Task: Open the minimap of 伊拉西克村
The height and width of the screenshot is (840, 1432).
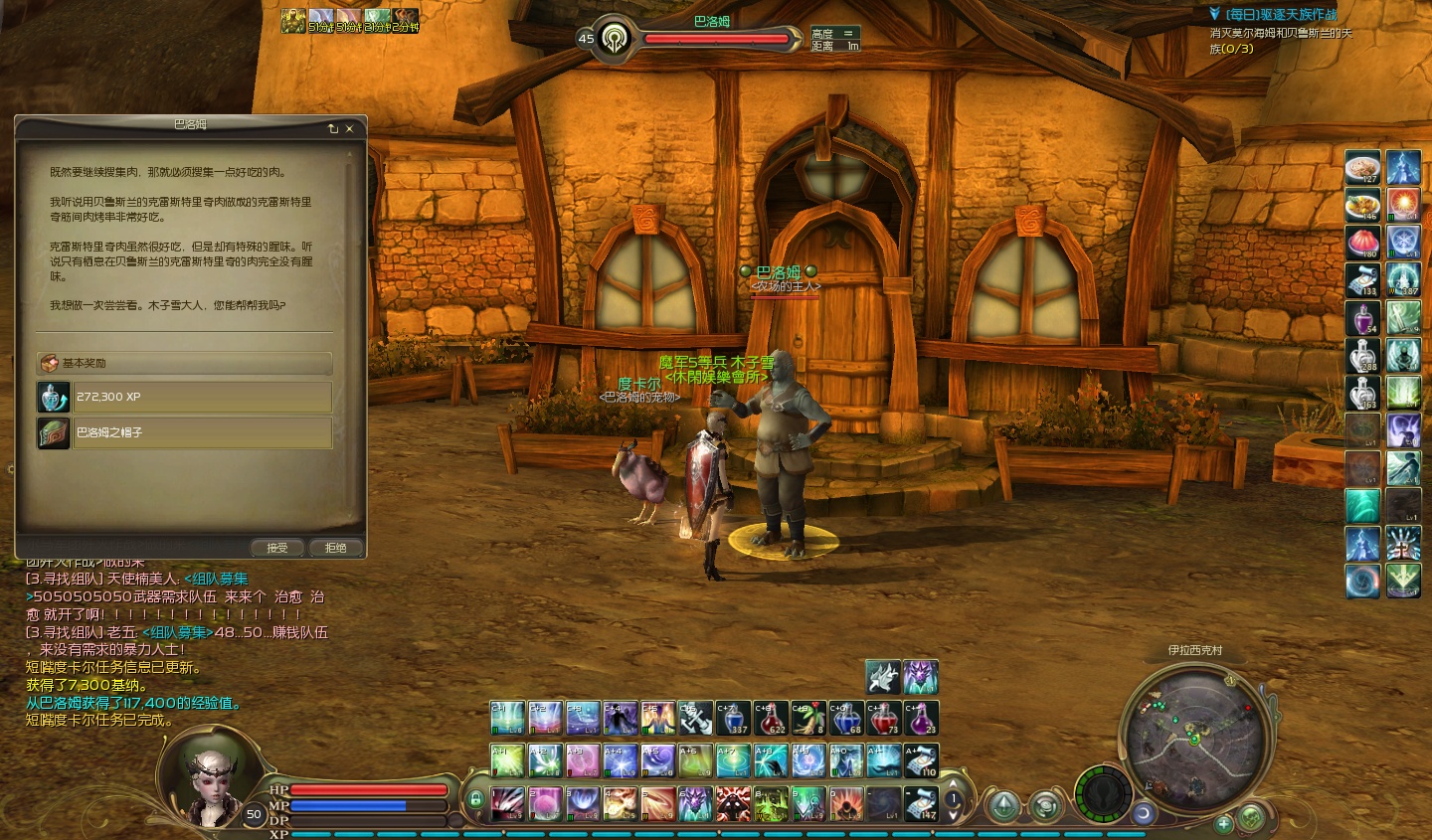Action: (x=1195, y=735)
